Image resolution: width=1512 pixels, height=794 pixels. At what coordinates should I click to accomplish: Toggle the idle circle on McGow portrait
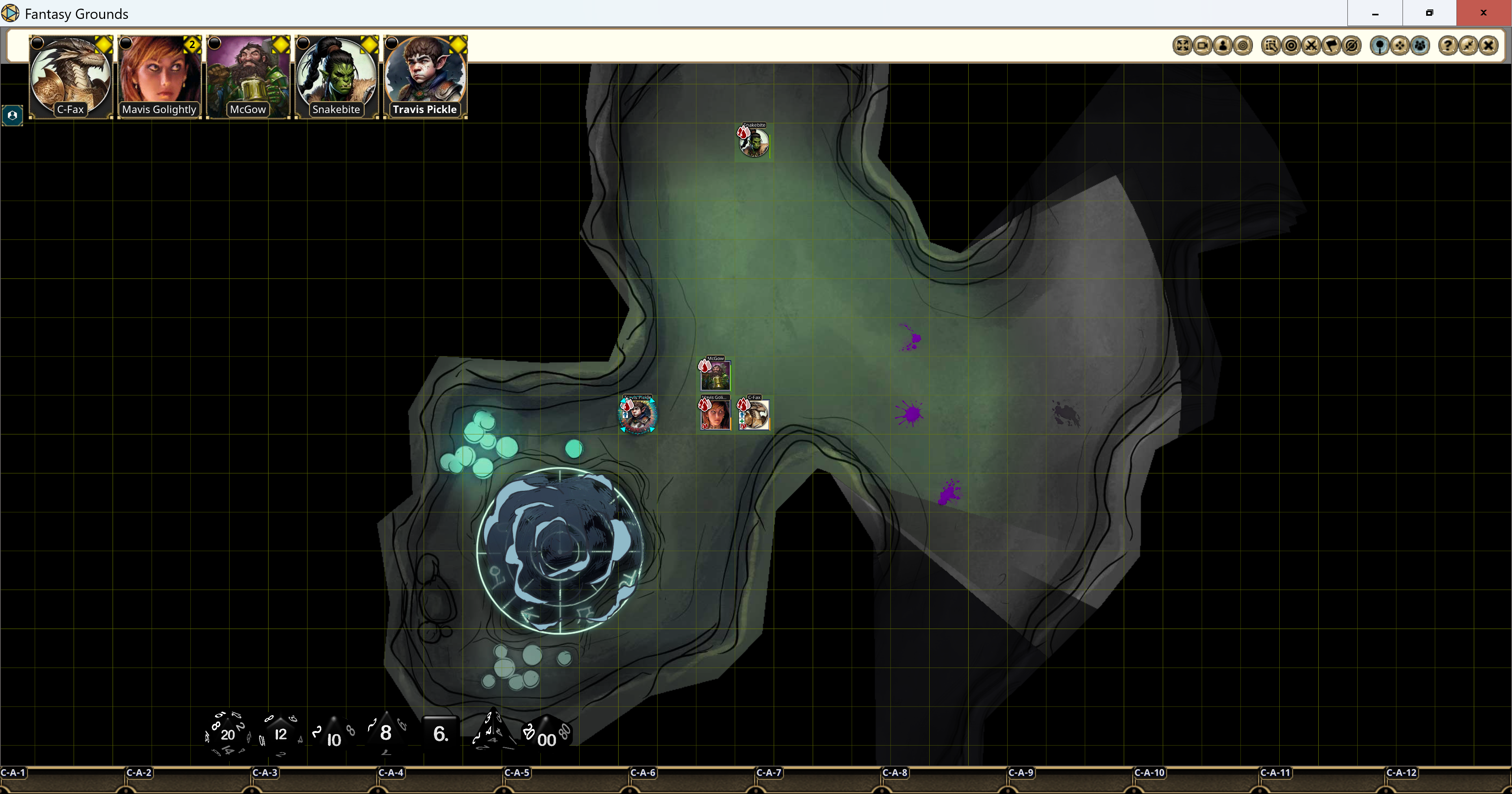tap(215, 43)
